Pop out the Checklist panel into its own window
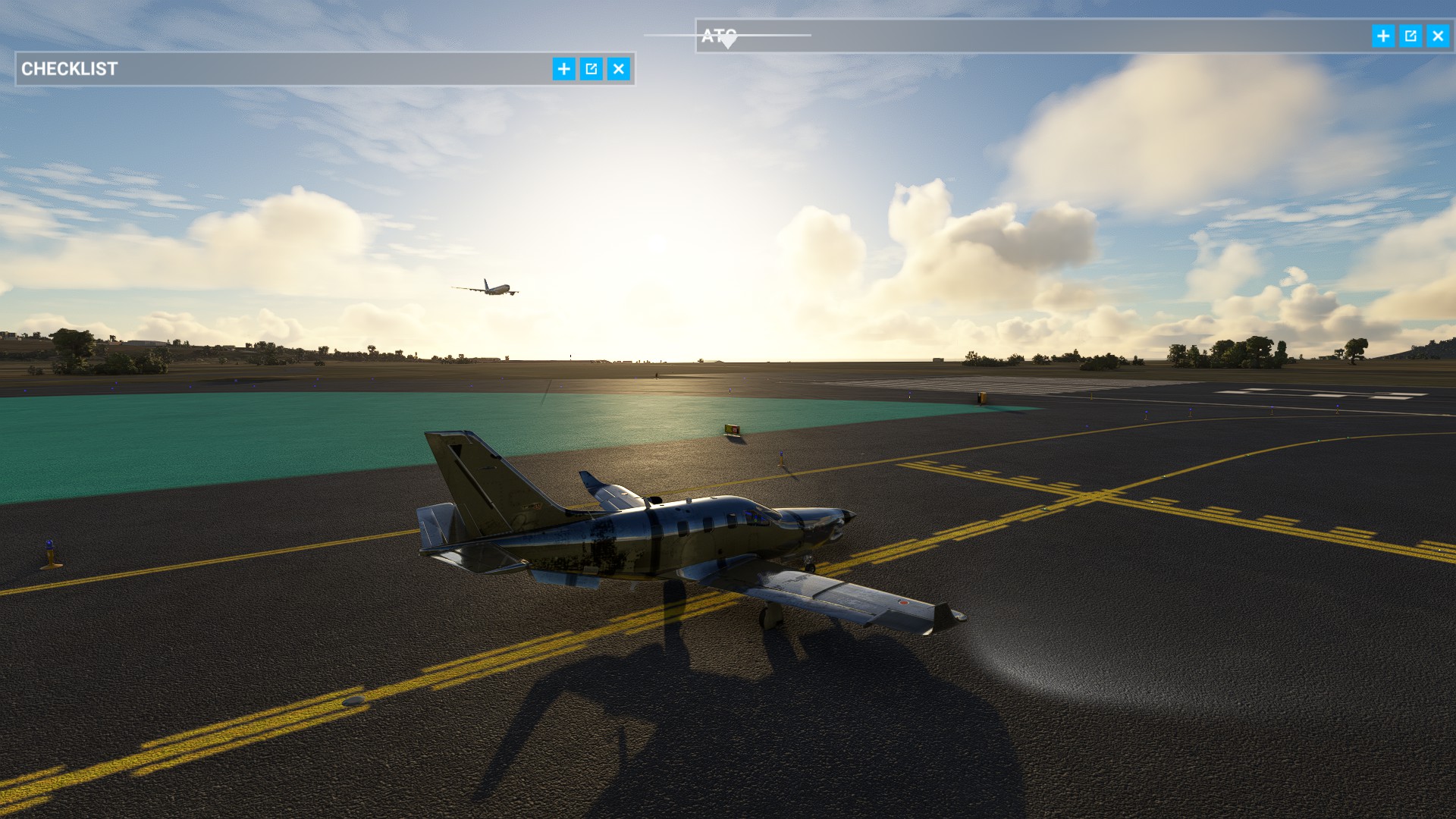Screen dimensions: 1456x819 pyautogui.click(x=591, y=68)
